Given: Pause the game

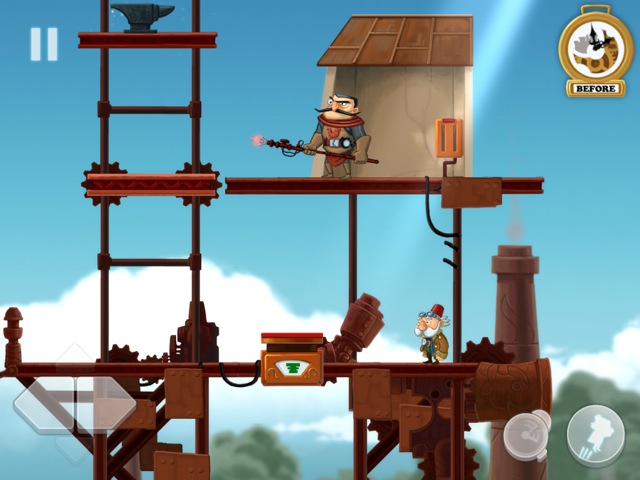Looking at the screenshot, I should [44, 44].
